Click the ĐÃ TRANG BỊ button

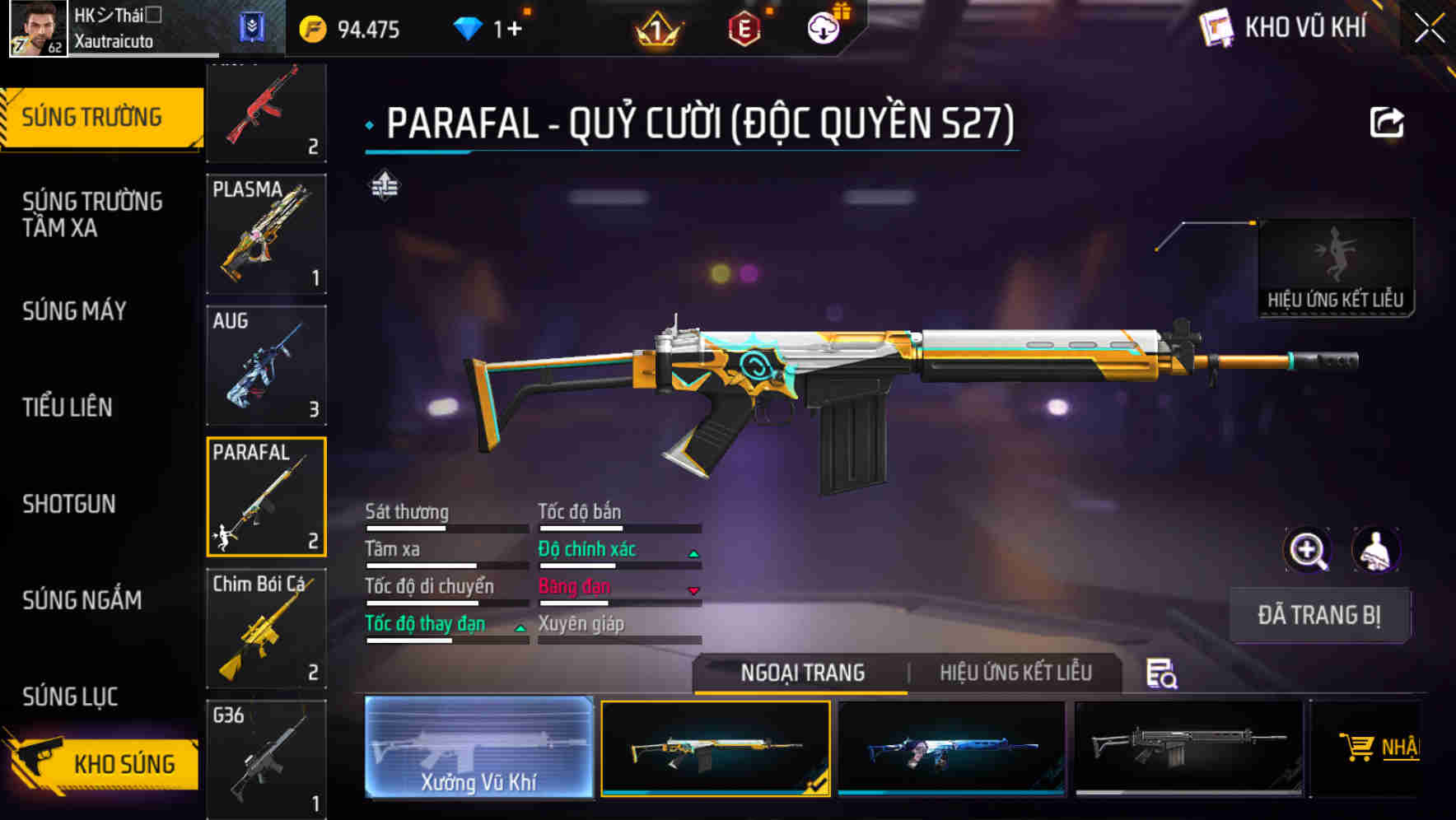coord(1319,615)
